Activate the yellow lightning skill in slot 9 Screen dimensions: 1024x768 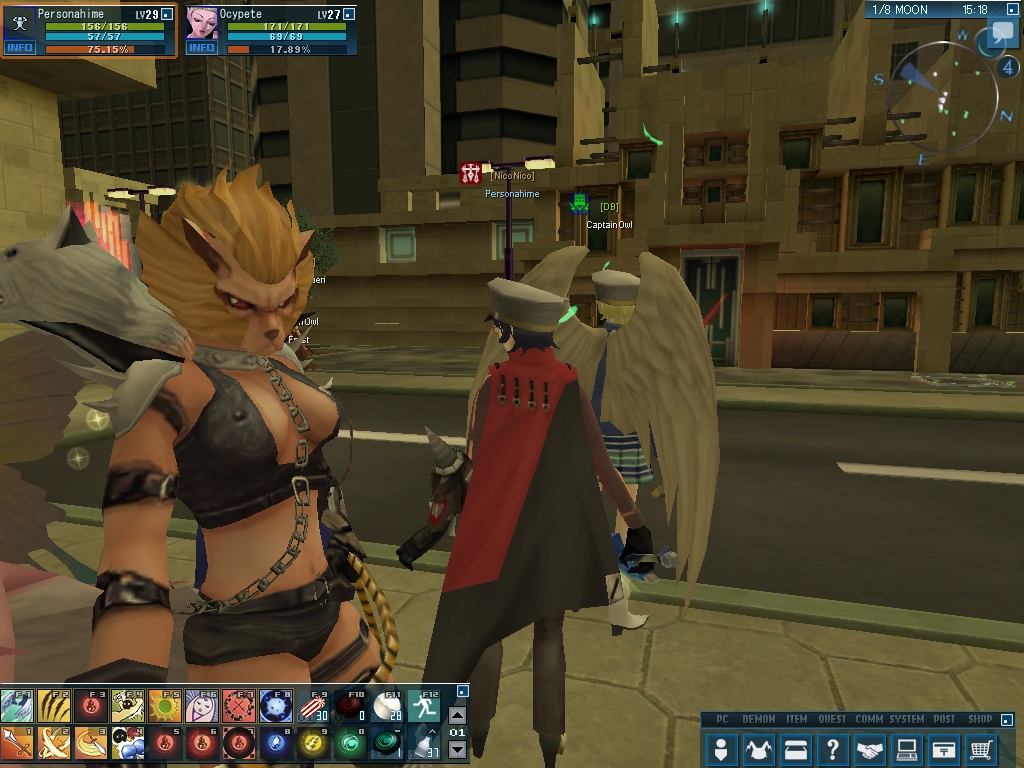point(312,743)
